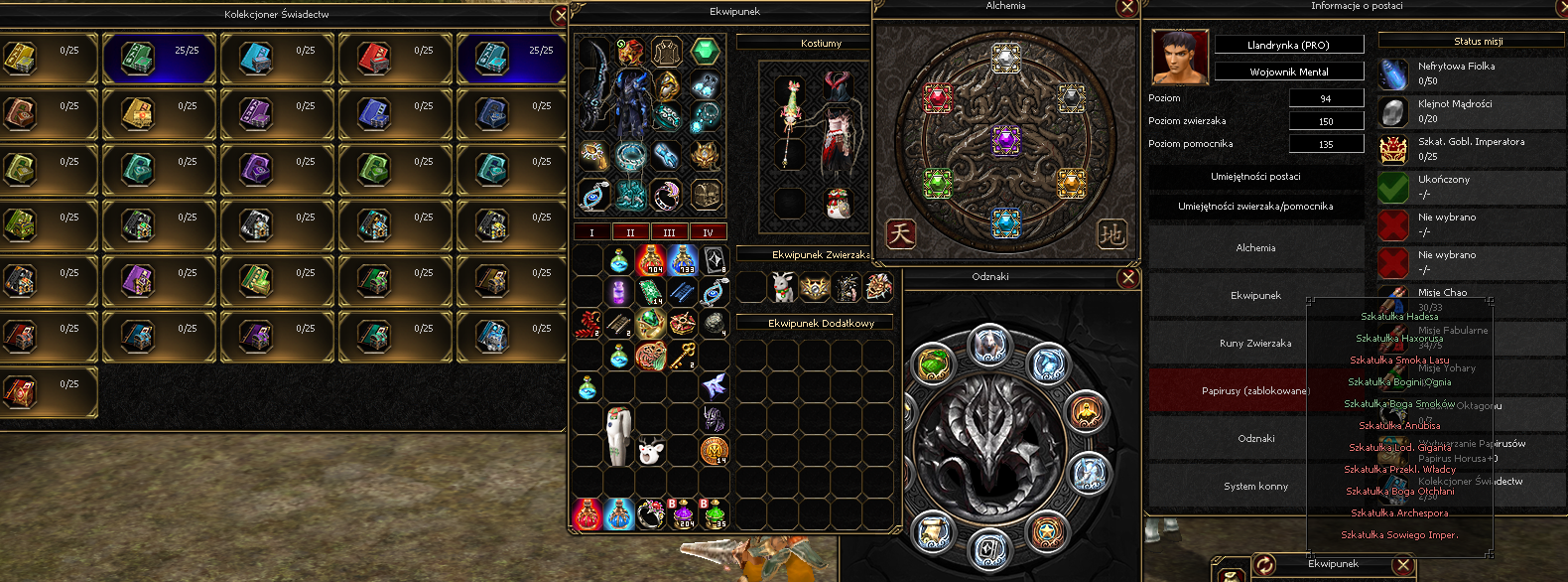The height and width of the screenshot is (582, 1568).
Task: Switch to inventory page I tab
Action: tap(591, 232)
